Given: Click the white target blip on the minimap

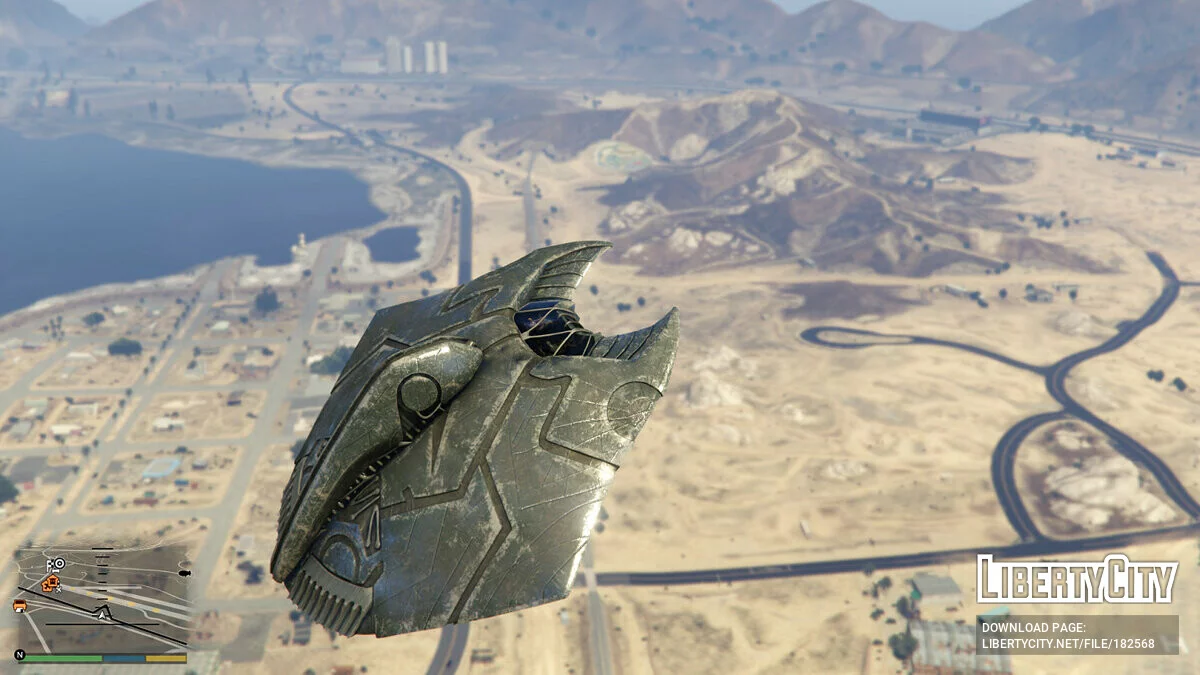Looking at the screenshot, I should pyautogui.click(x=60, y=563).
